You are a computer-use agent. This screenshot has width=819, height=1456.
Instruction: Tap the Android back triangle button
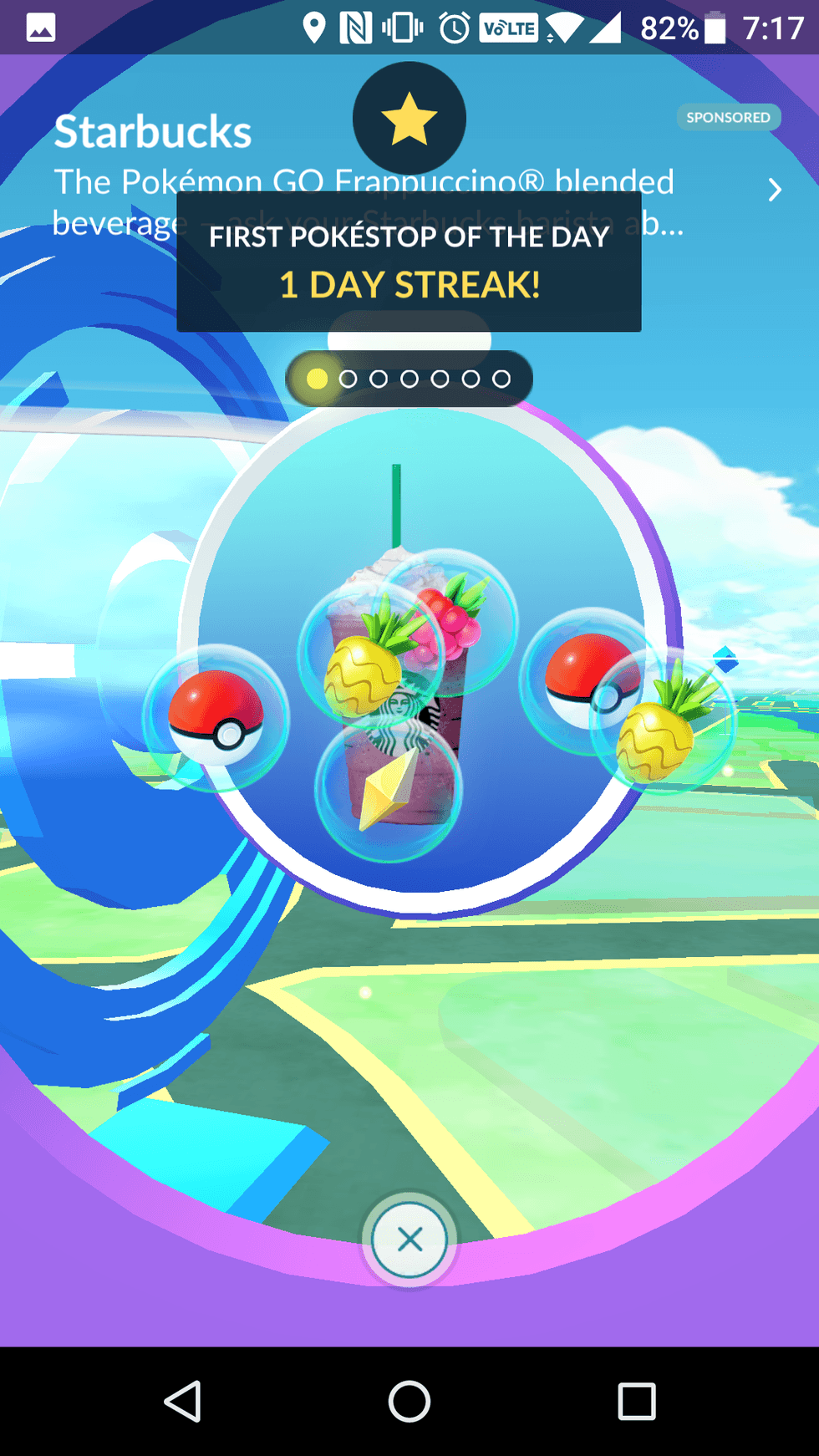pyautogui.click(x=182, y=1401)
